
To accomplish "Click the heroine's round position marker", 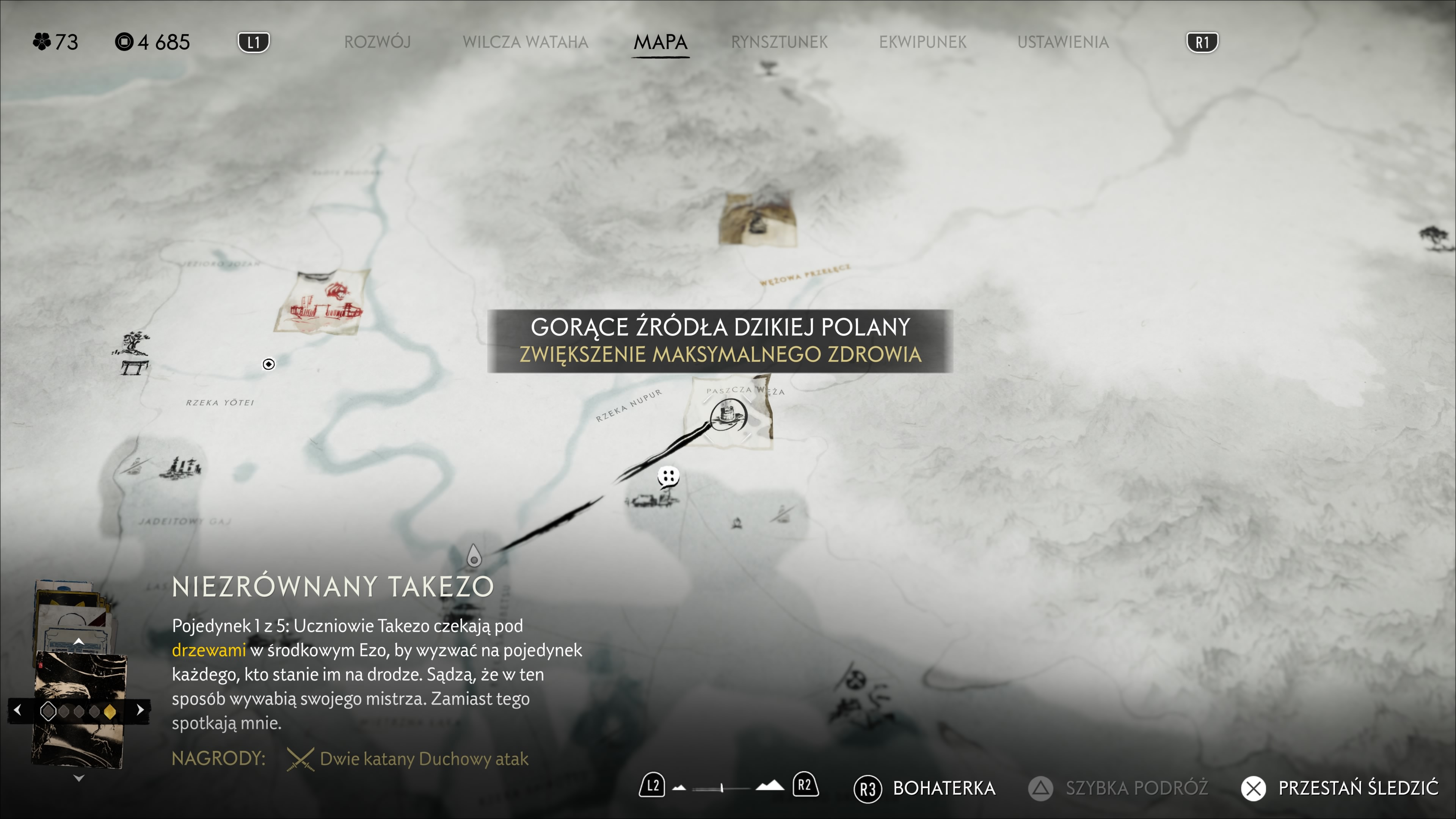I will pos(269,364).
